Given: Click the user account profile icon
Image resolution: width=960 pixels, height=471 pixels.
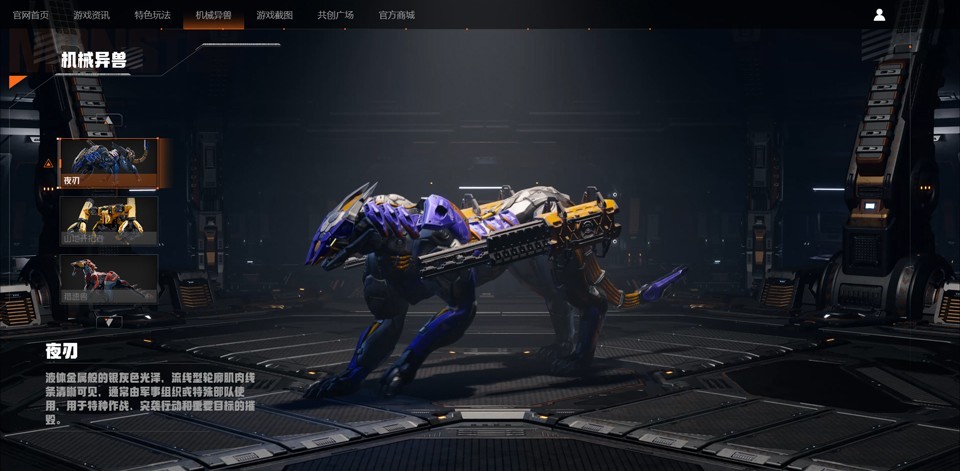Looking at the screenshot, I should [x=879, y=15].
